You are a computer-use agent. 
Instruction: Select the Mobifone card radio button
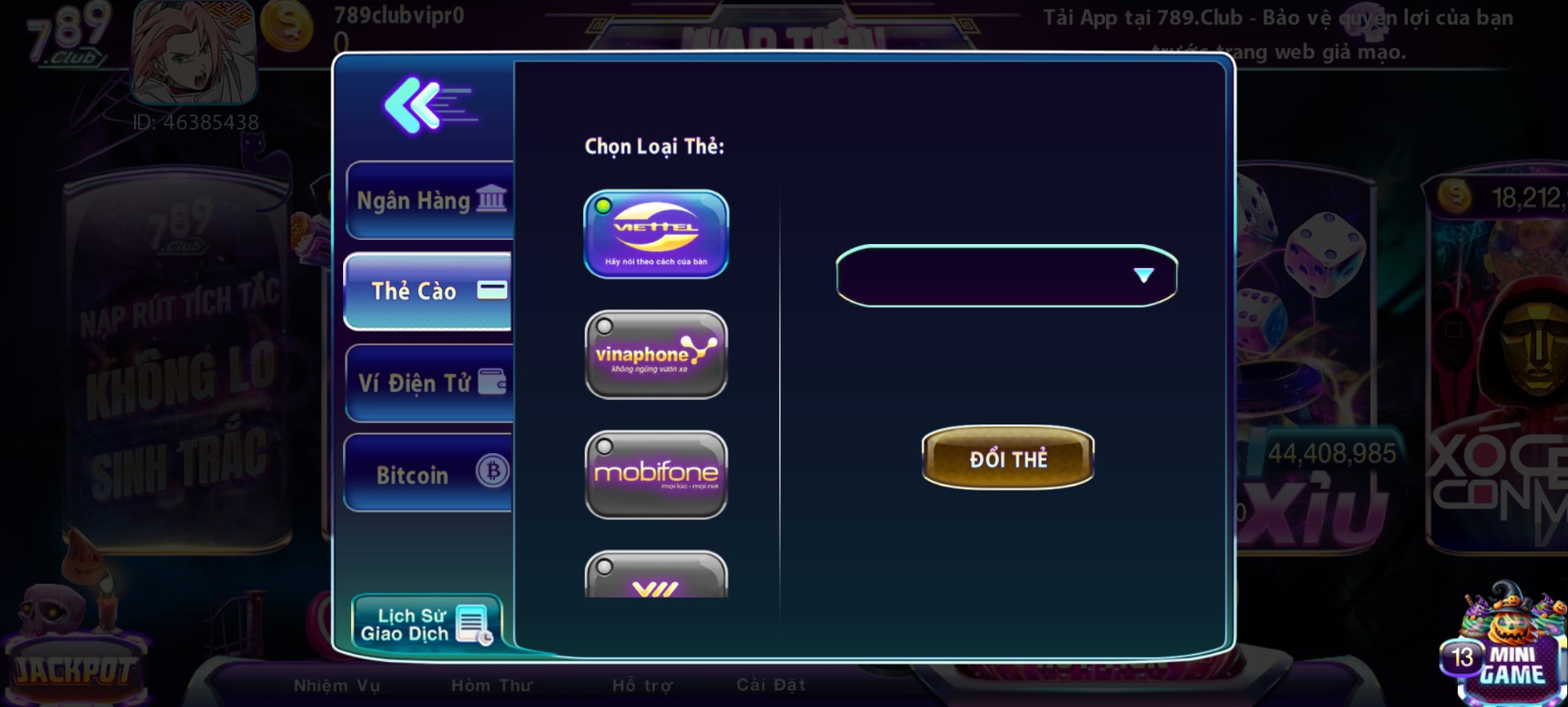pos(604,445)
